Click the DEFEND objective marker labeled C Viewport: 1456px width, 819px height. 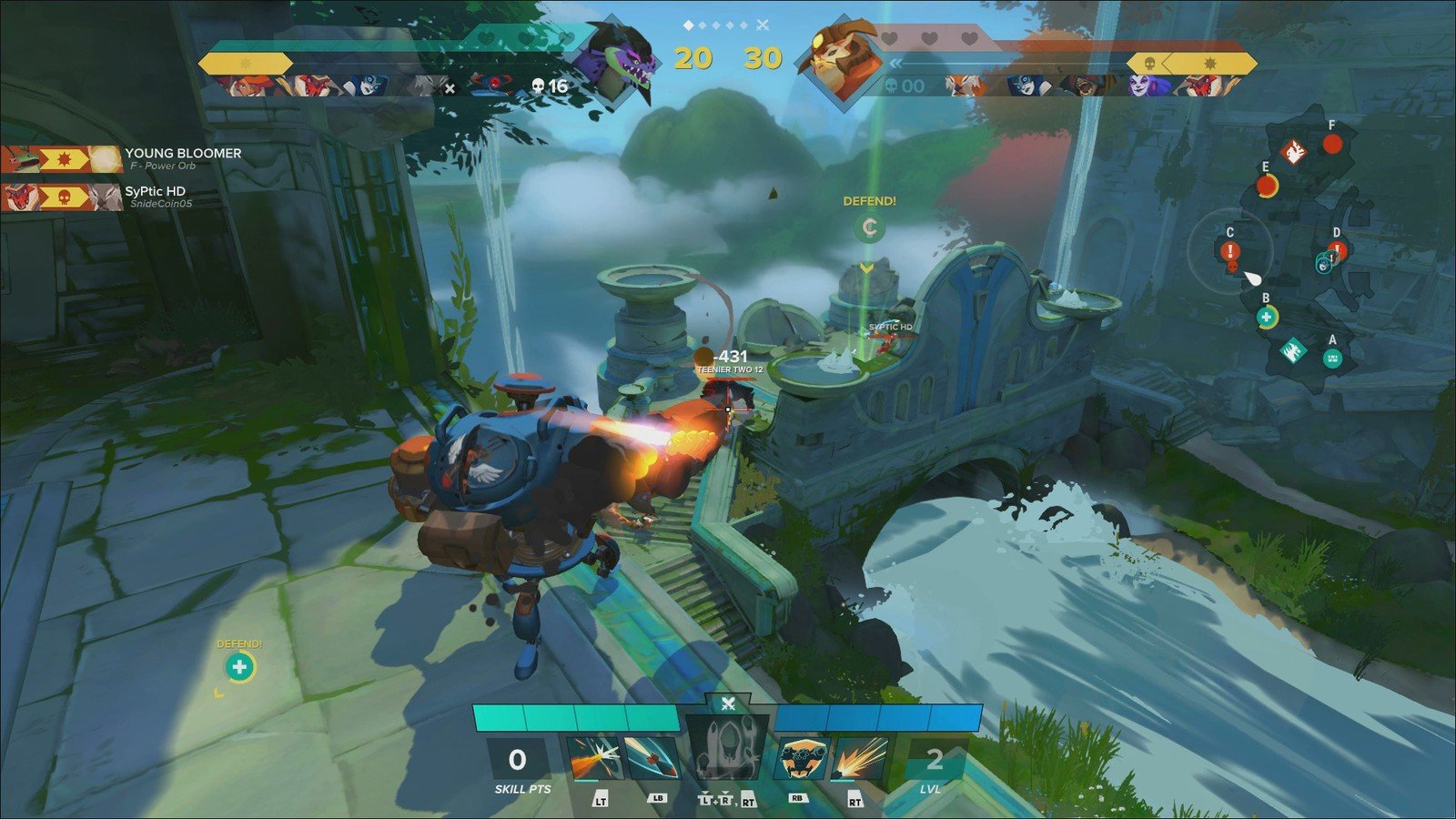click(x=869, y=227)
